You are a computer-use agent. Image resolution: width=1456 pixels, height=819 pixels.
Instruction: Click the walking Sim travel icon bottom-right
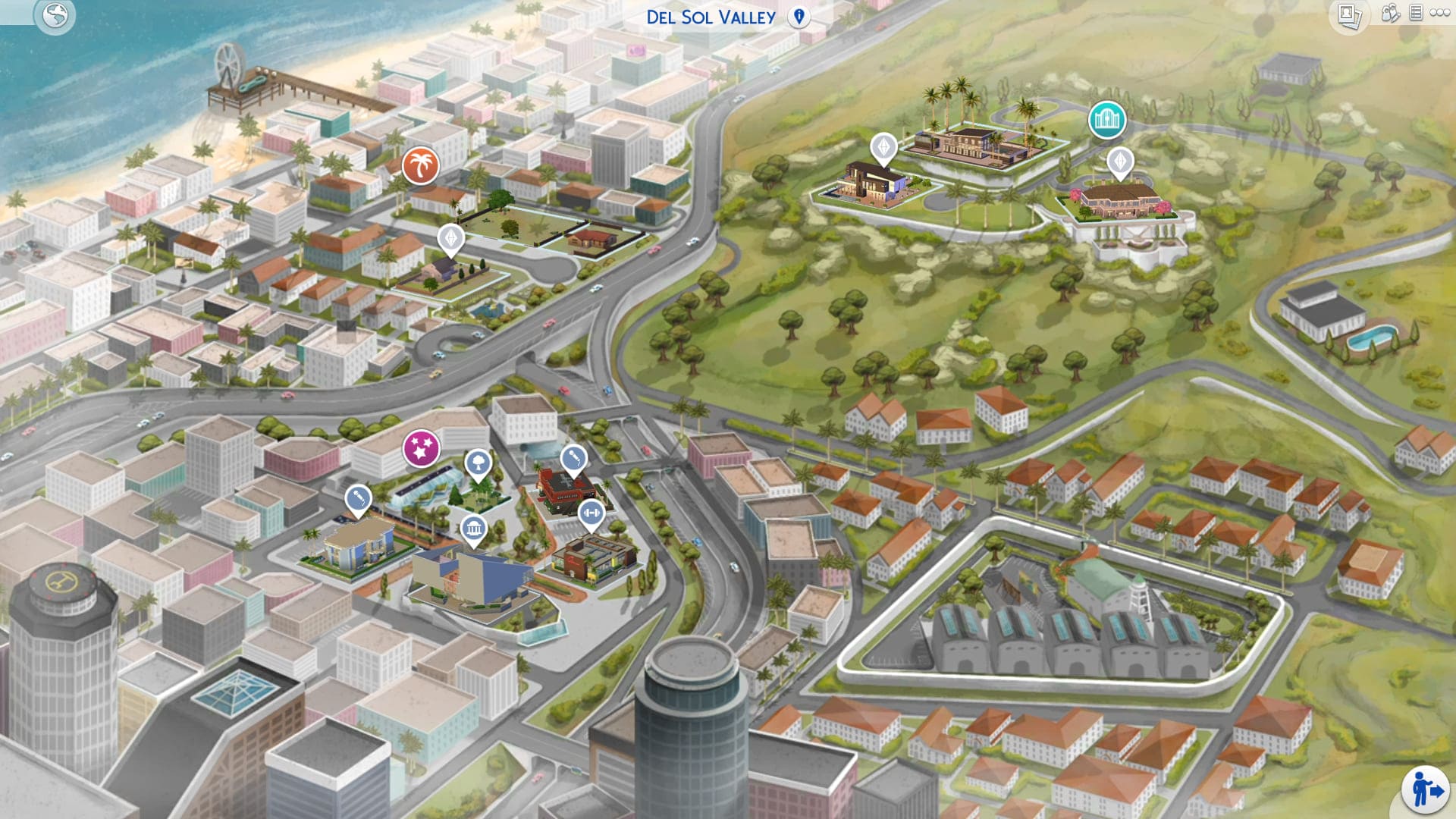[x=1425, y=789]
